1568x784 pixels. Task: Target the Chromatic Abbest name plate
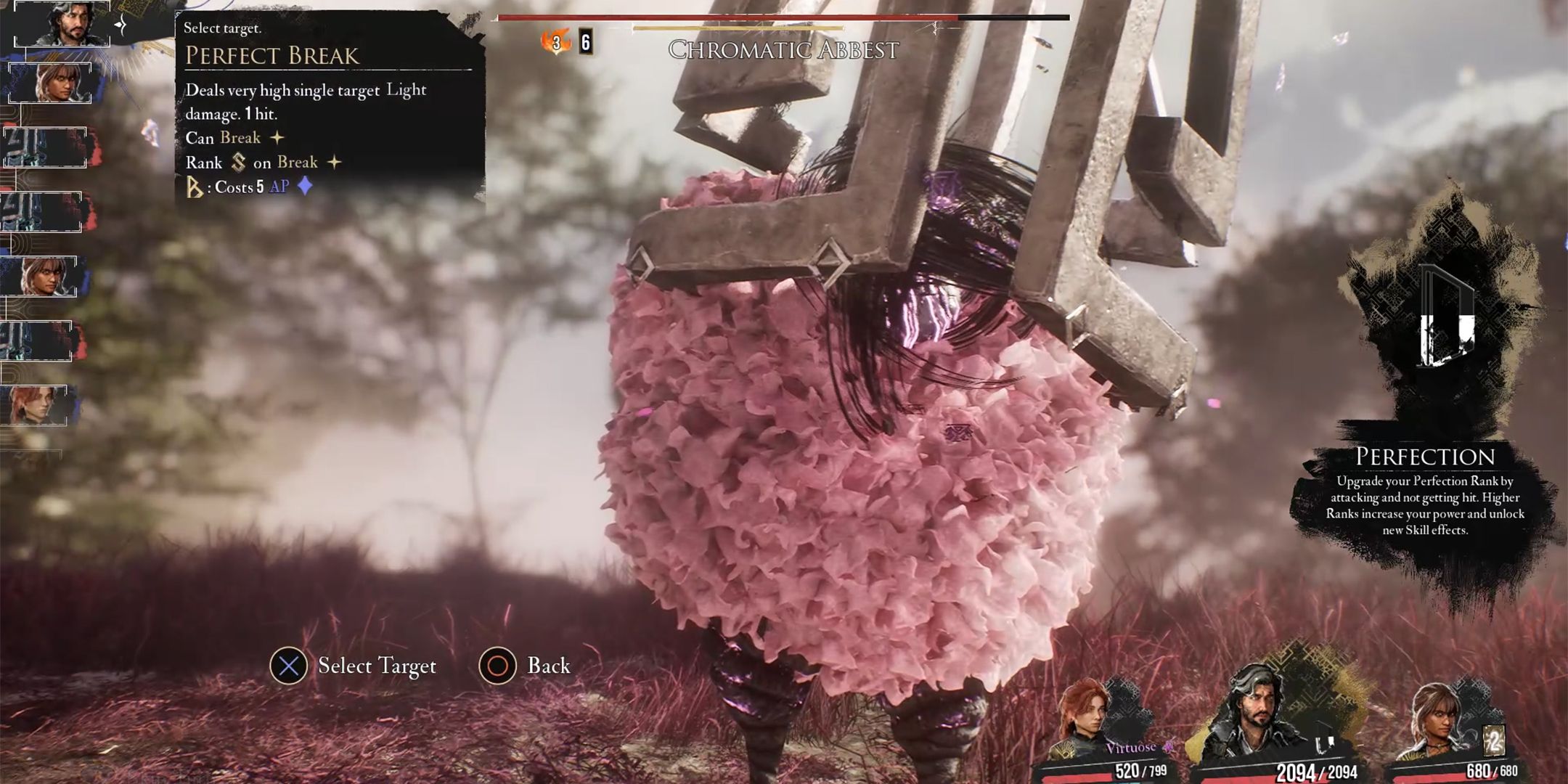point(783,50)
